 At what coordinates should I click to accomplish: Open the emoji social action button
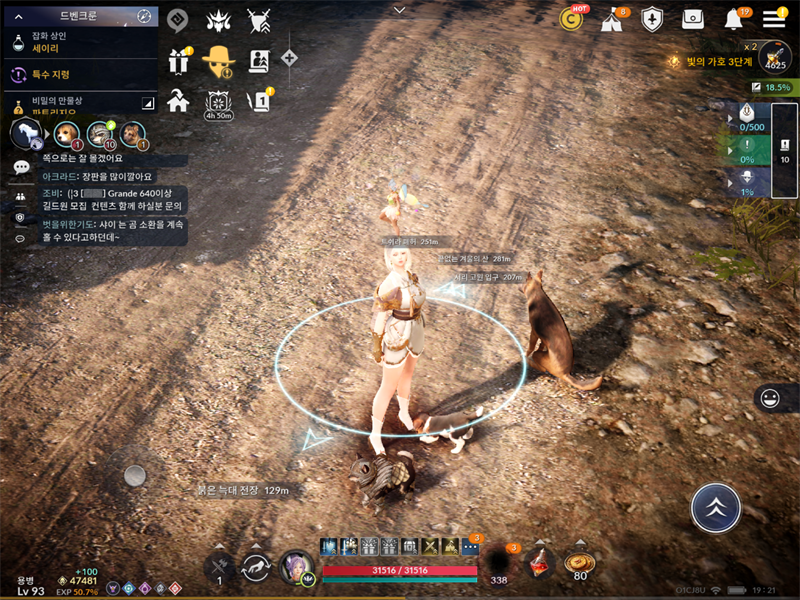770,398
